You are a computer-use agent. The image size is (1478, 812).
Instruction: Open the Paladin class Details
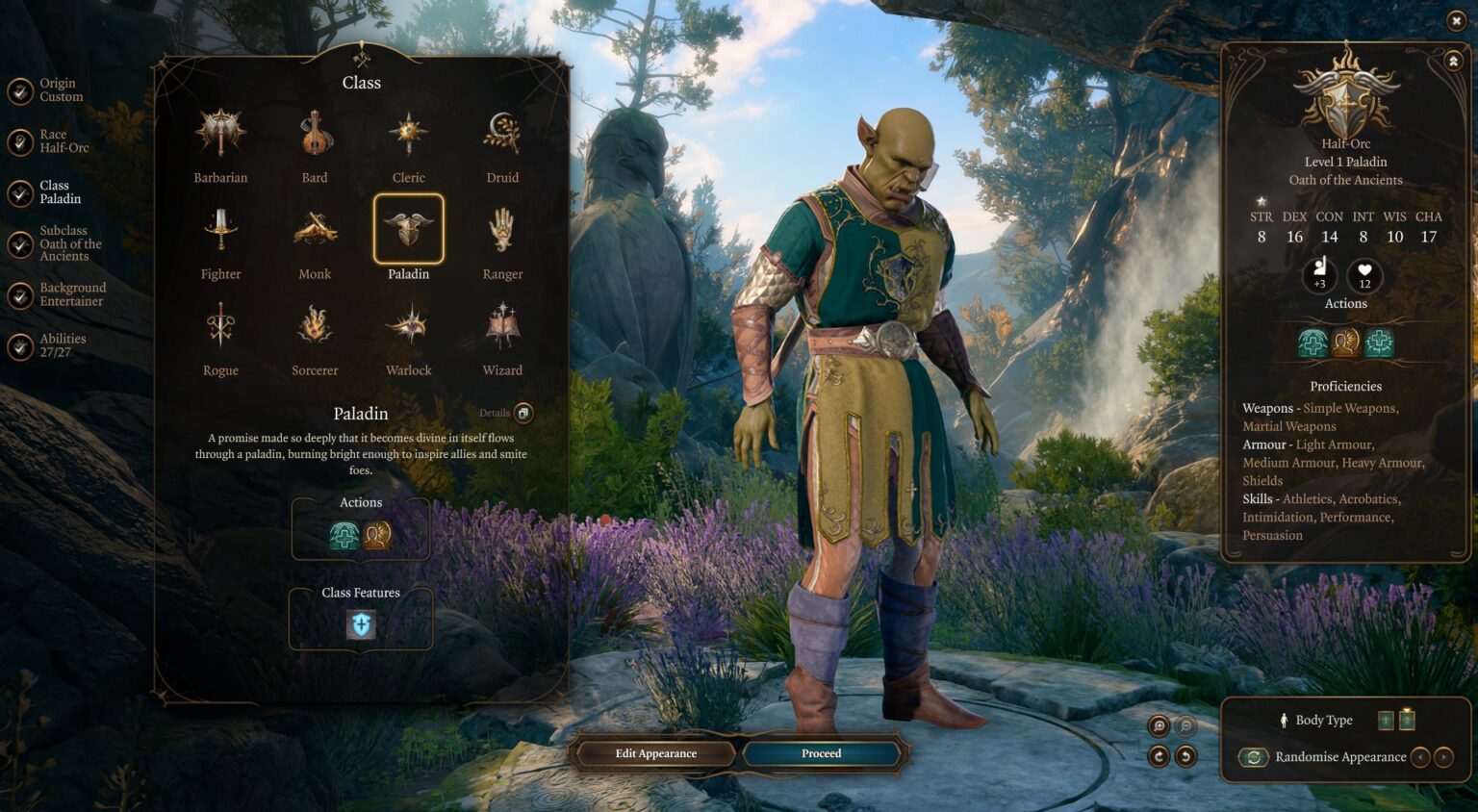pyautogui.click(x=522, y=414)
